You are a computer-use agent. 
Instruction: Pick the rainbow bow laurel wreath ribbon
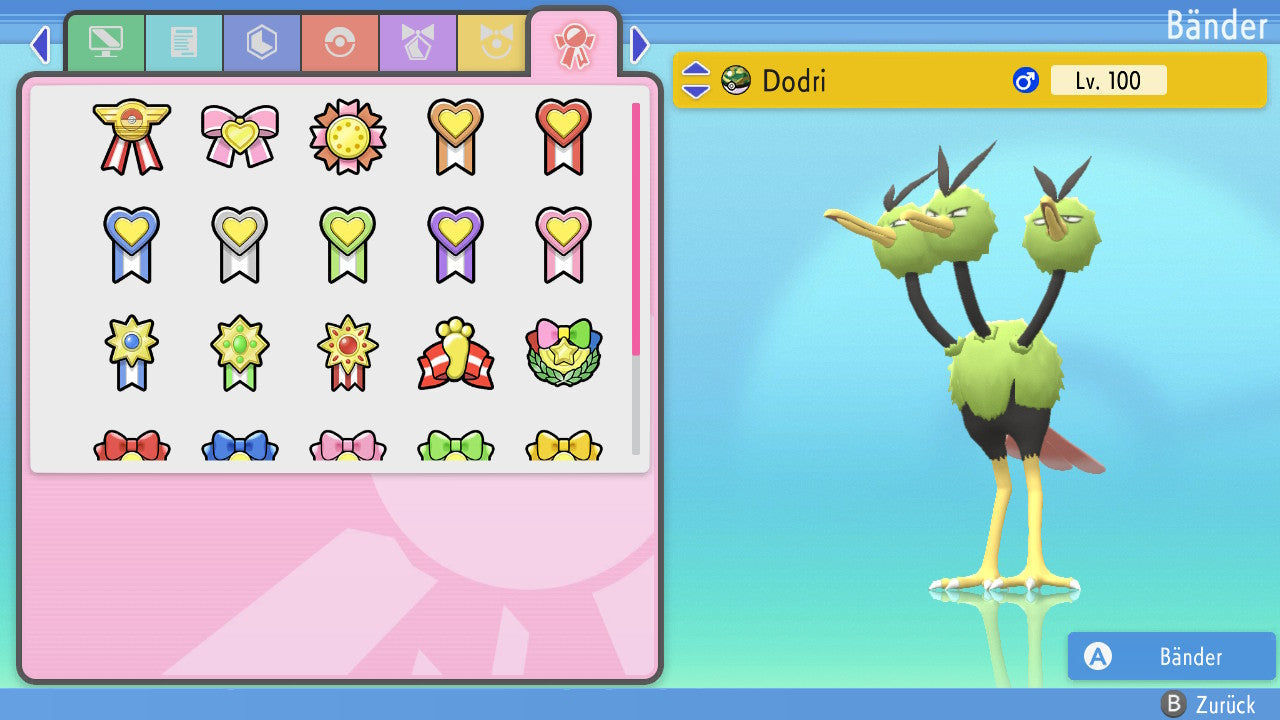[x=563, y=353]
